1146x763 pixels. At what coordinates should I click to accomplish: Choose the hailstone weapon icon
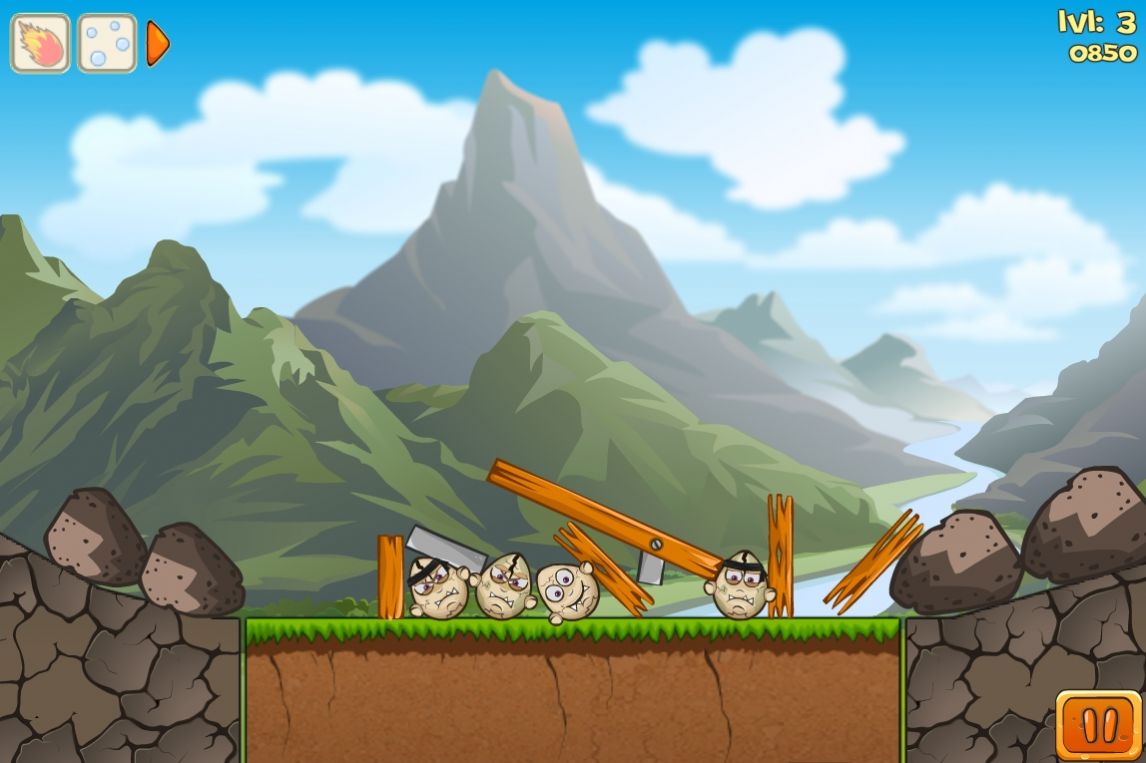(107, 43)
